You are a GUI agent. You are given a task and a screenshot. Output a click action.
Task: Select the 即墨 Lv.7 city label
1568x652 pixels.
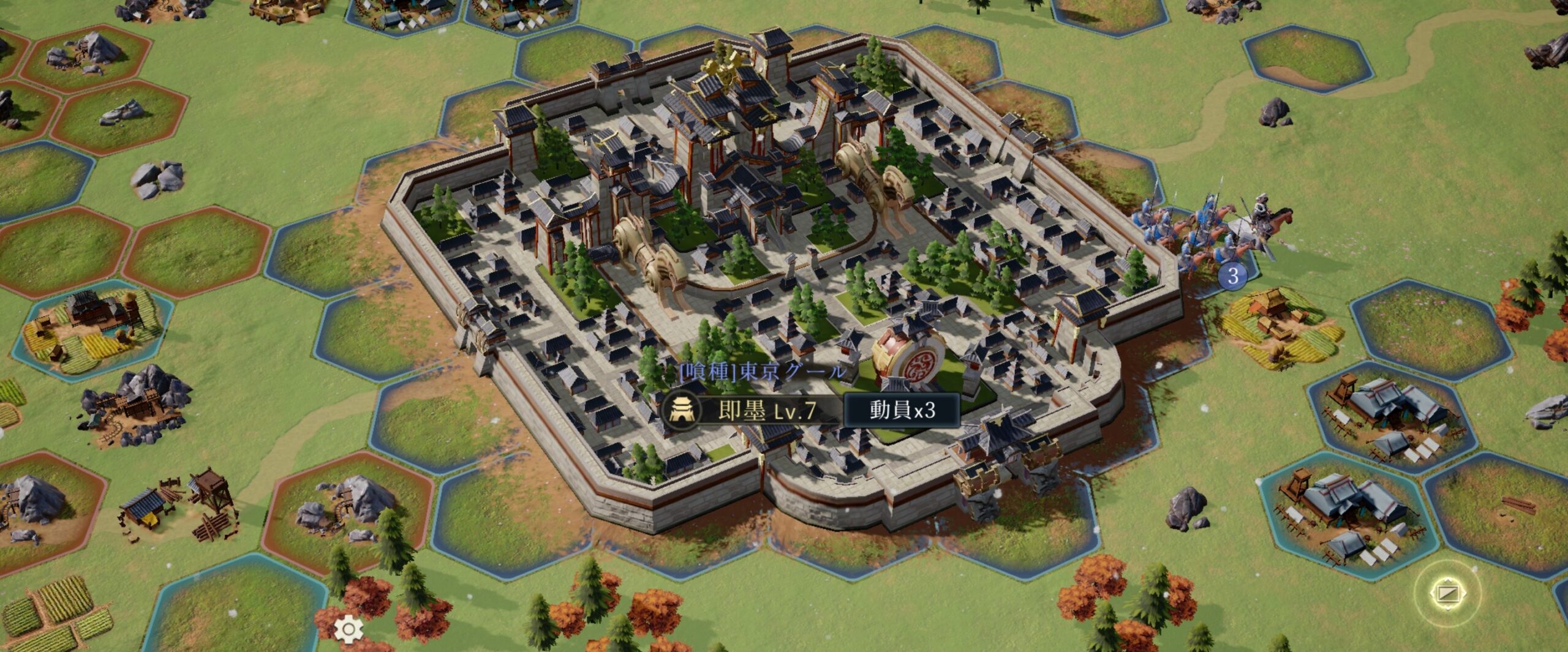(x=751, y=411)
